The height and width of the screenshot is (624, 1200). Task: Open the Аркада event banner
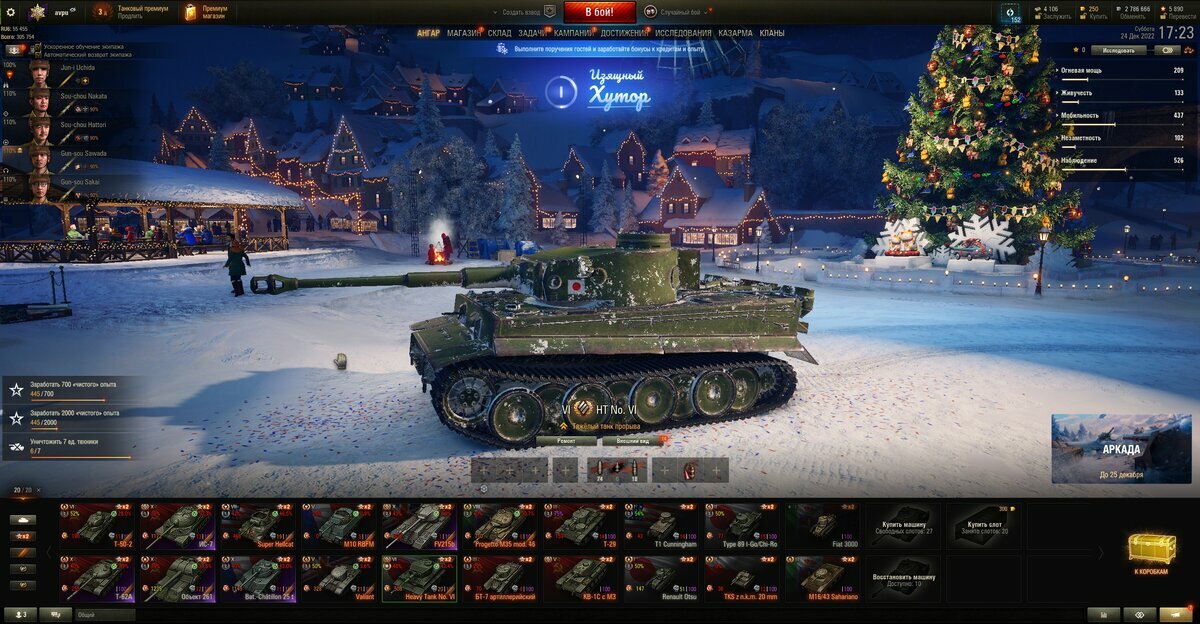(x=1121, y=448)
